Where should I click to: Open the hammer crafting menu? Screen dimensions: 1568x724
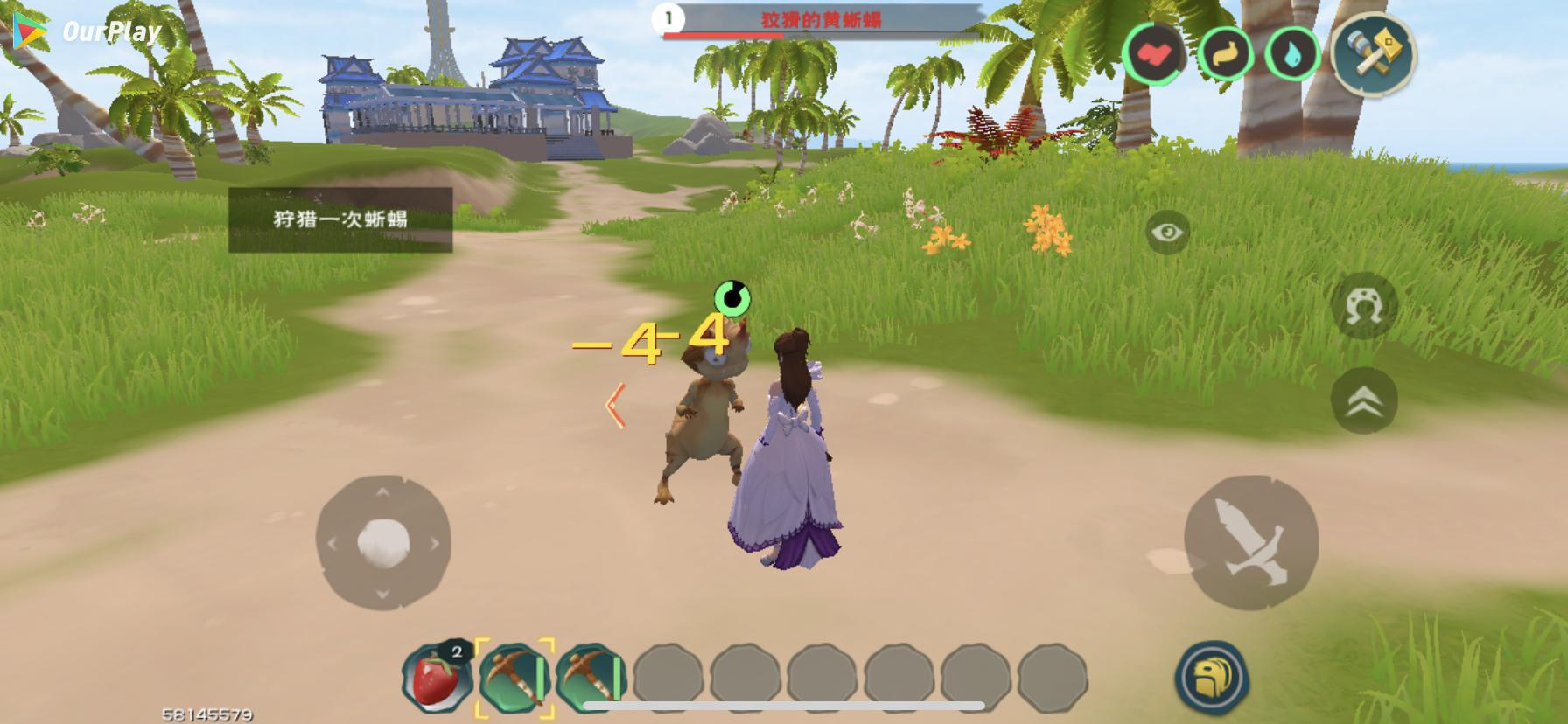coord(1373,52)
